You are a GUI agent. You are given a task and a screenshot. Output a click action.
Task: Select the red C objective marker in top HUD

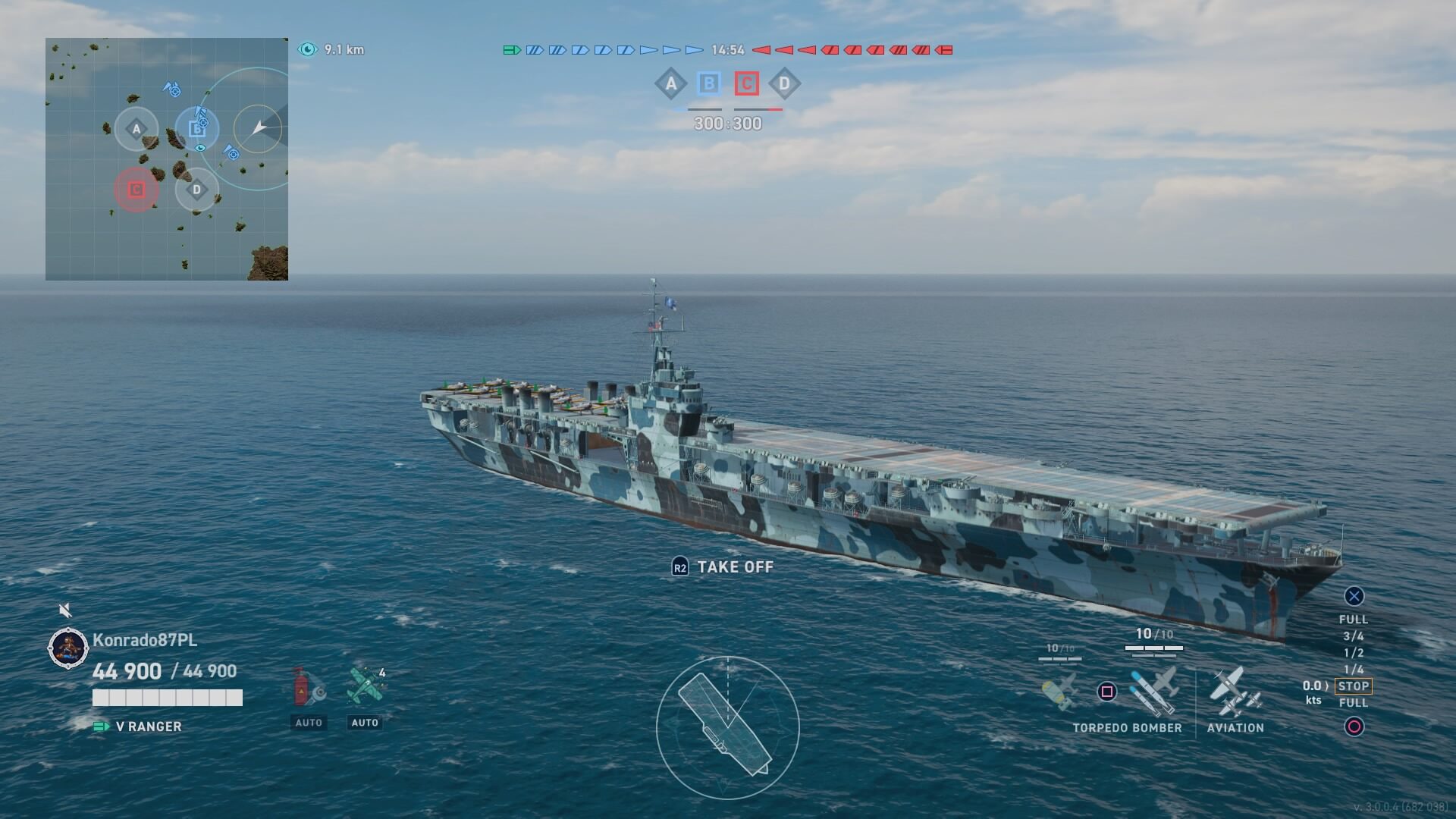[x=746, y=83]
